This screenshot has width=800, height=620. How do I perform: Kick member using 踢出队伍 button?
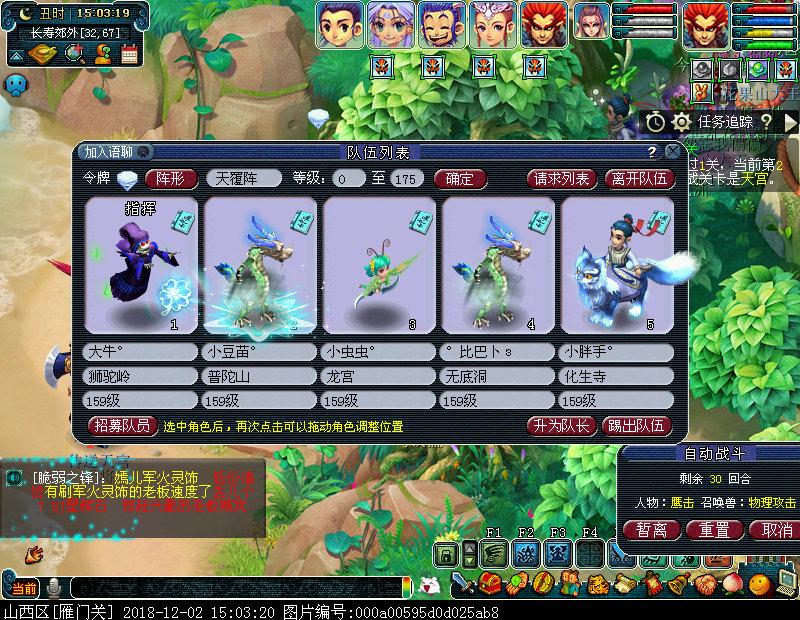(x=640, y=426)
